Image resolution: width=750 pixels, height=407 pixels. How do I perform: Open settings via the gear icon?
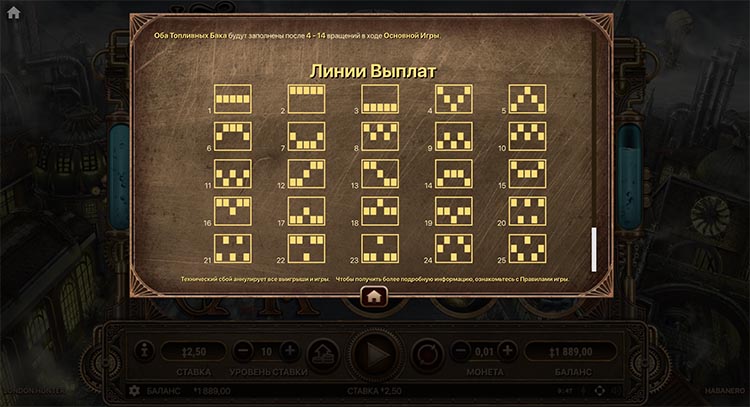[134, 389]
